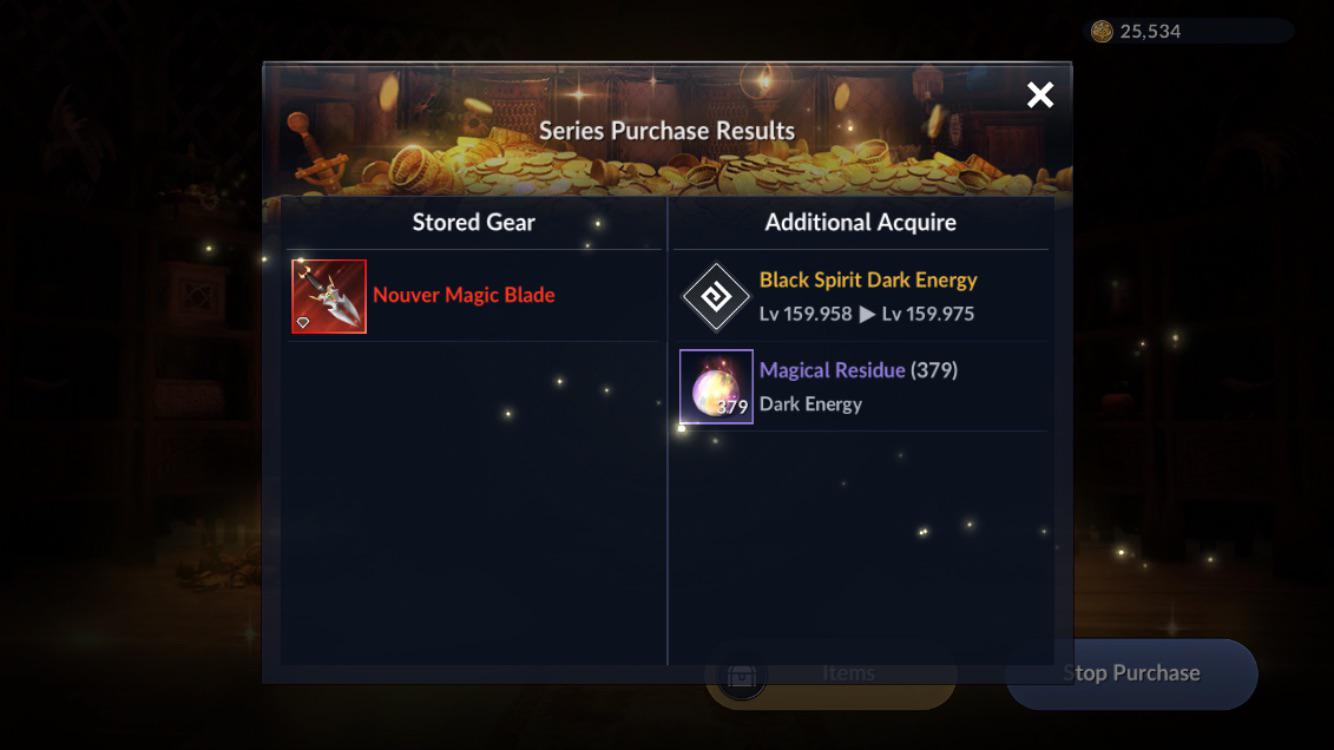Select the Nouver Magic Blade item icon
Viewport: 1334px width, 750px height.
point(329,296)
